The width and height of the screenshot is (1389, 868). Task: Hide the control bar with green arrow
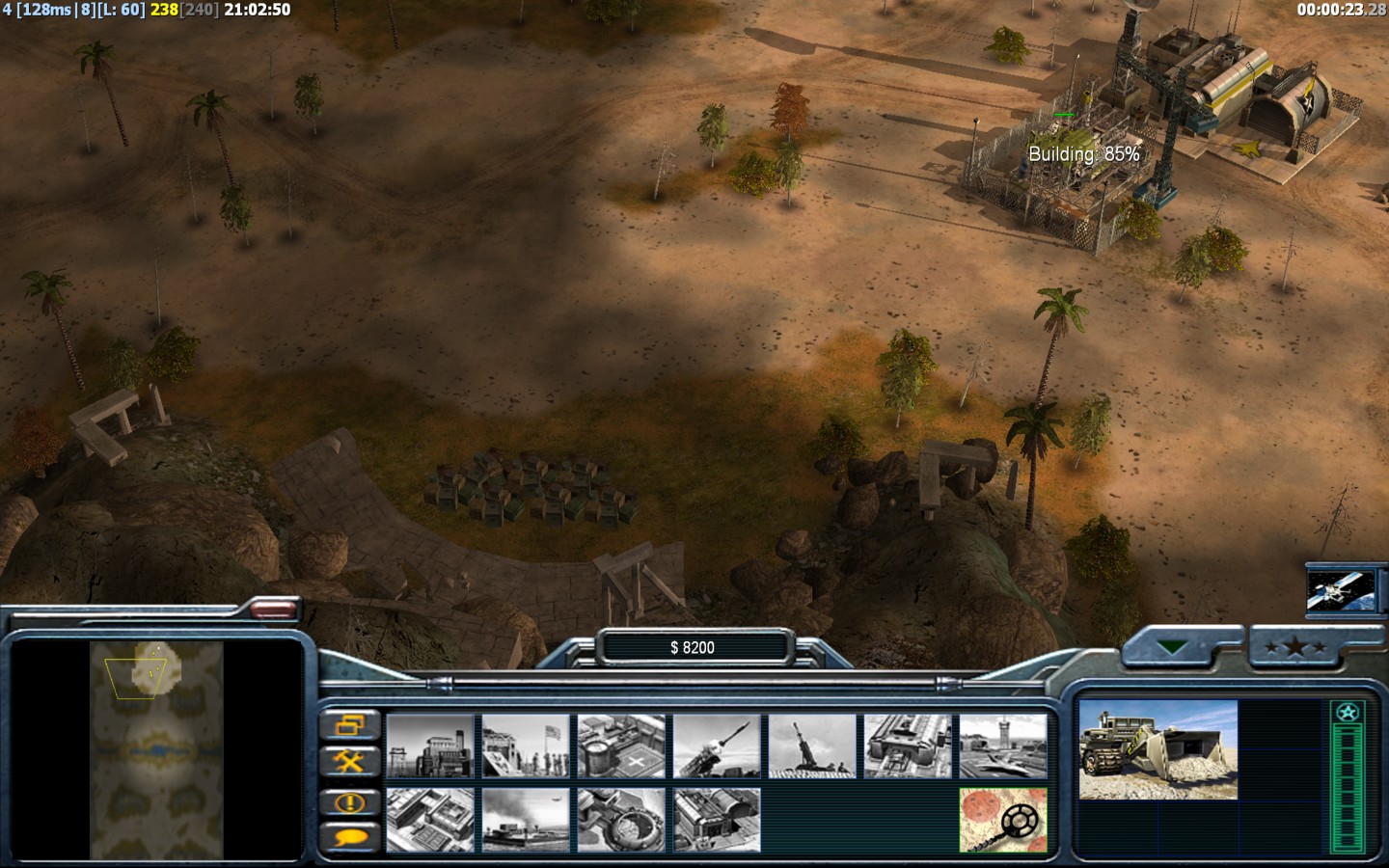point(1173,648)
